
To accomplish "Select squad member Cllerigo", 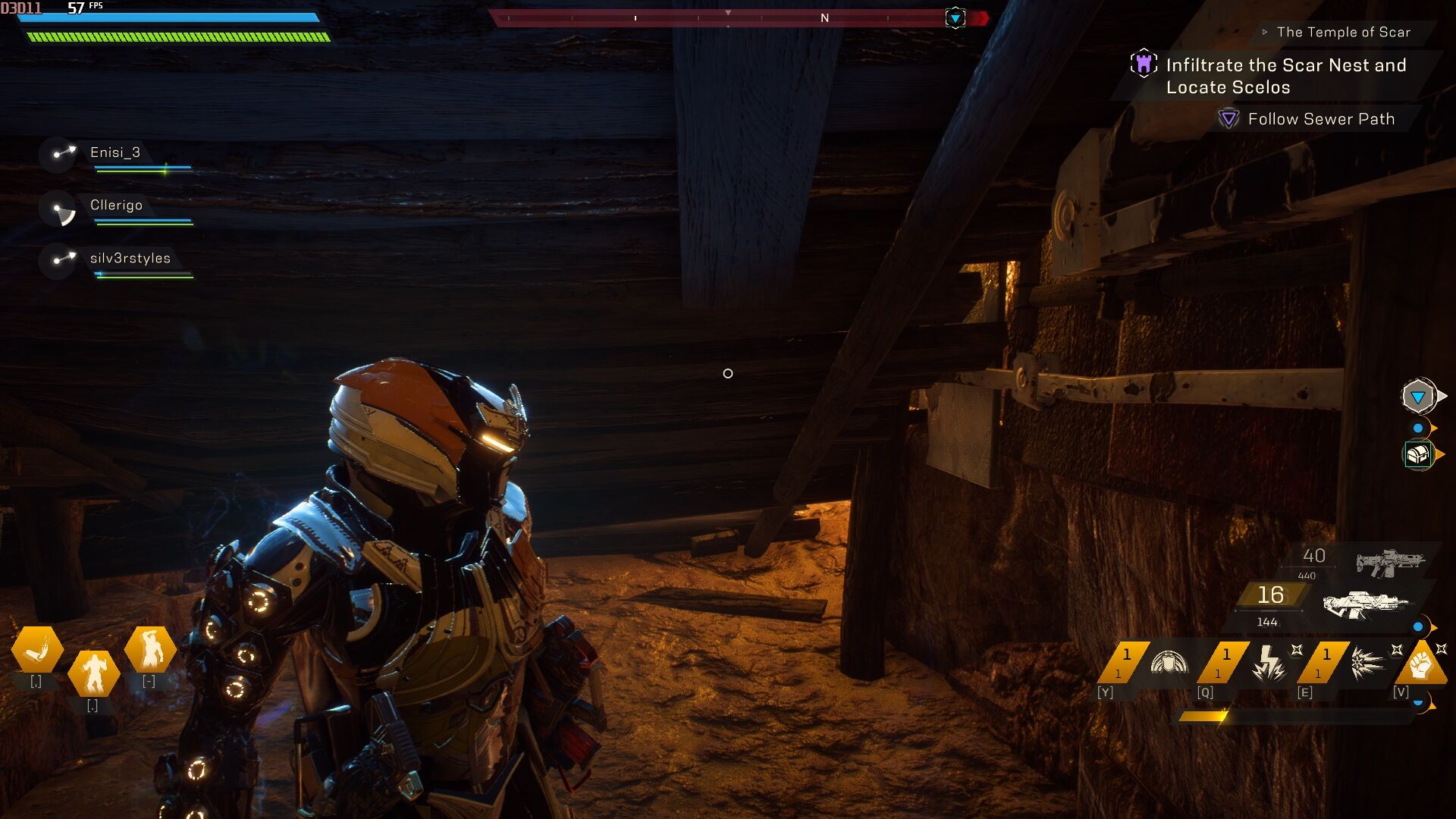I will pos(116,206).
